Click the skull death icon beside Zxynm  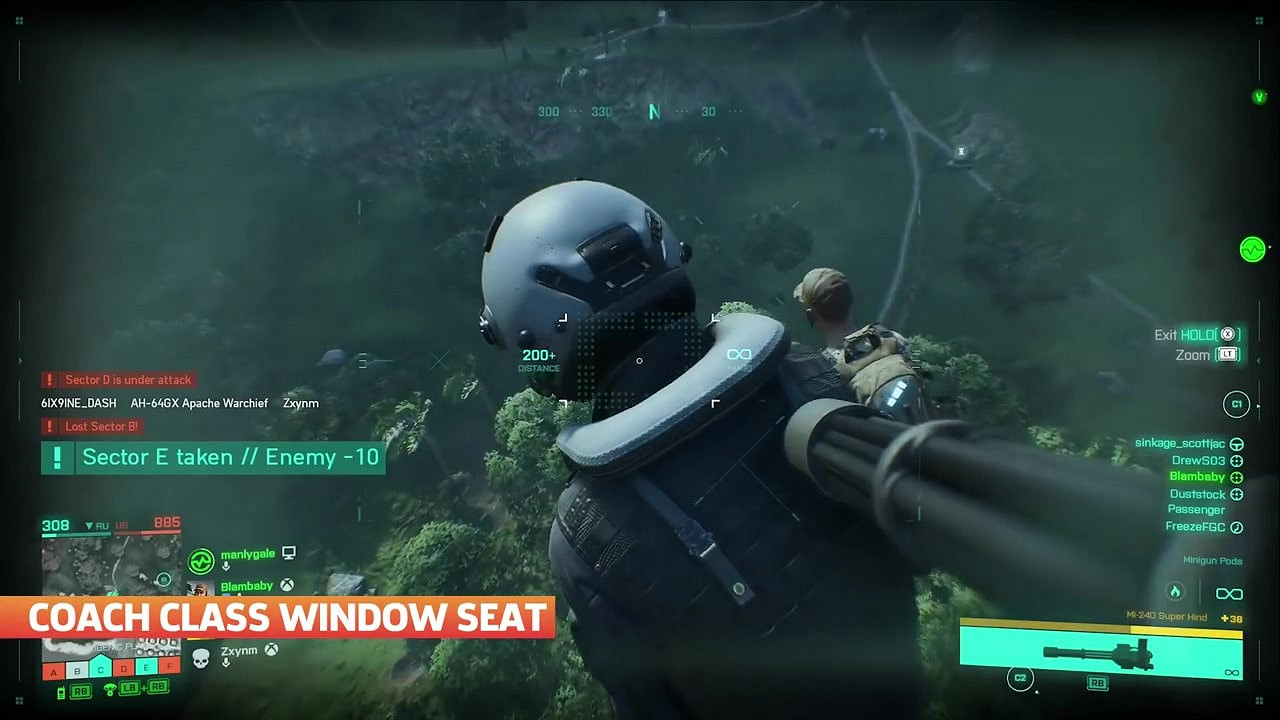[x=200, y=657]
